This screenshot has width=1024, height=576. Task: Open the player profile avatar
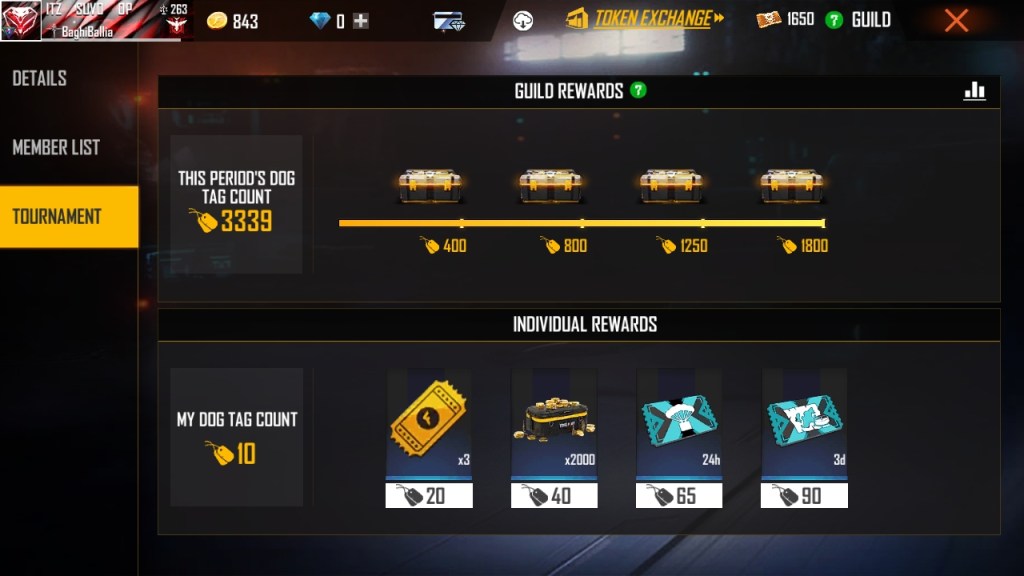click(21, 20)
